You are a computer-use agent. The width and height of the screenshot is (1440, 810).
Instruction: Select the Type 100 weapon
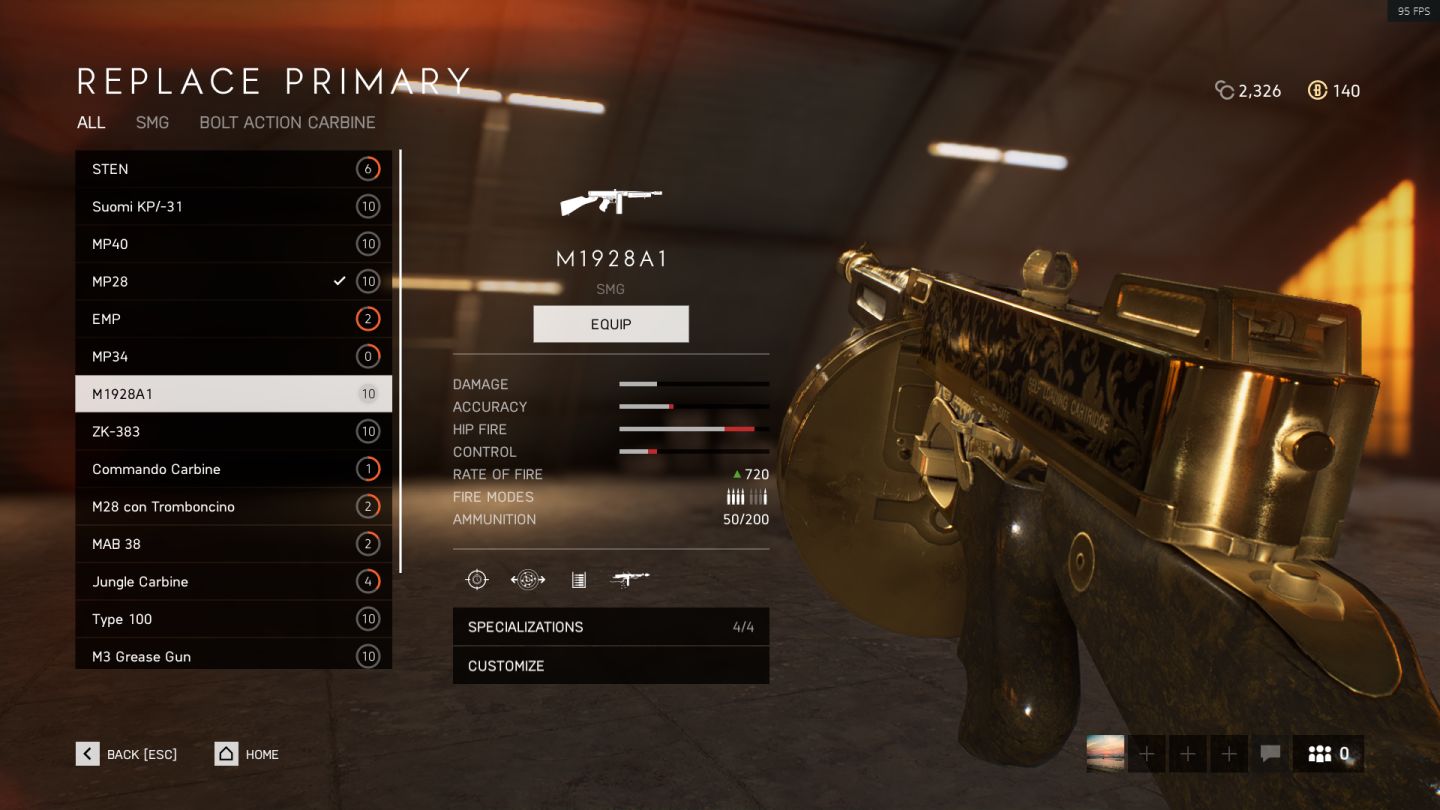[233, 619]
